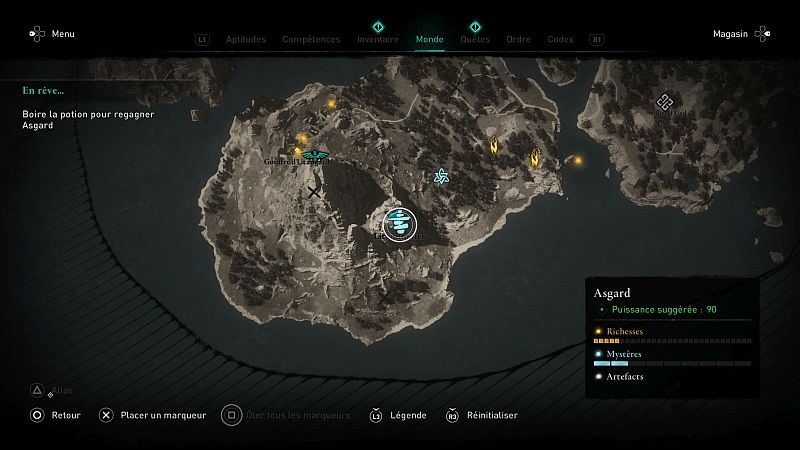This screenshot has width=800, height=450.
Task: Click the circled cyan stacked-stones marker
Action: click(400, 223)
